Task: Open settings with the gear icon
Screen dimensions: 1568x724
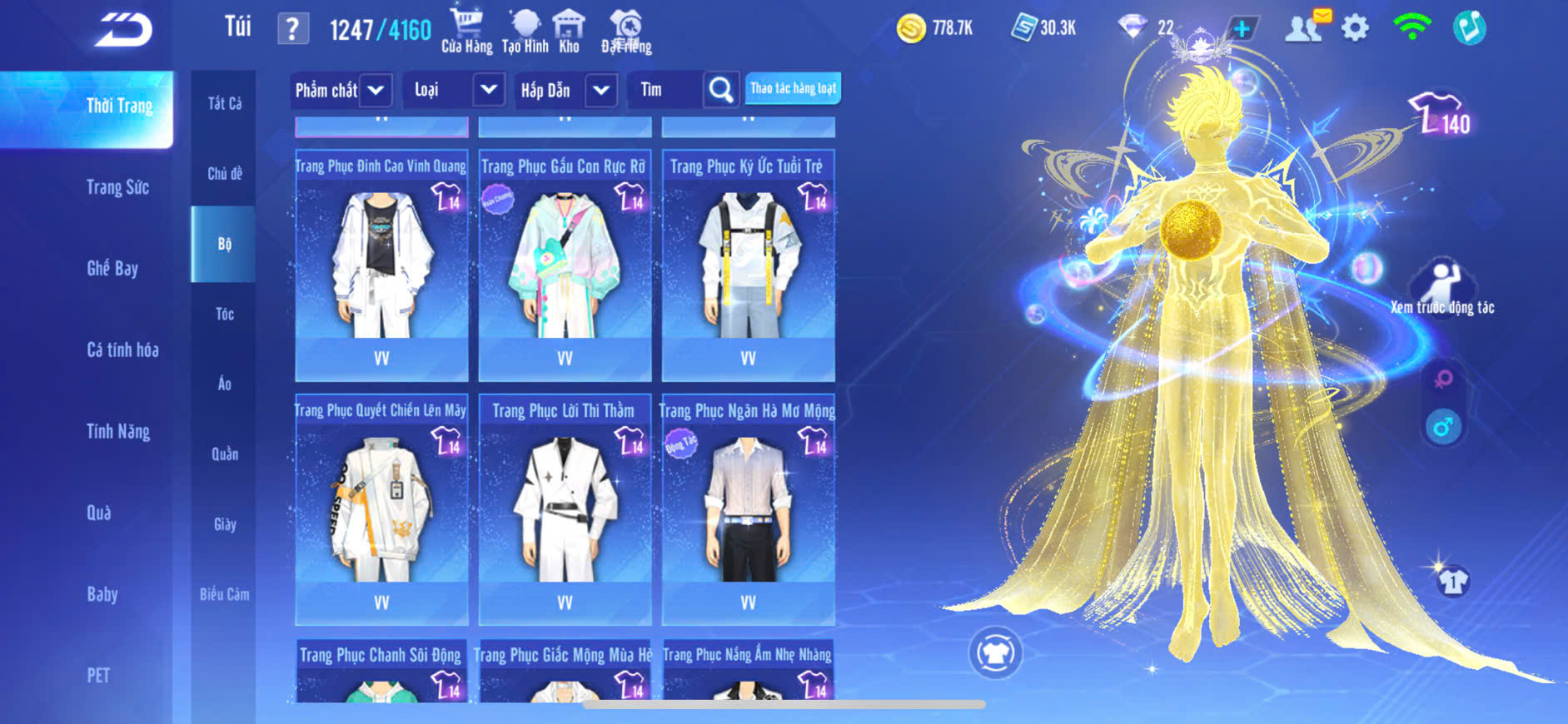Action: (x=1355, y=28)
